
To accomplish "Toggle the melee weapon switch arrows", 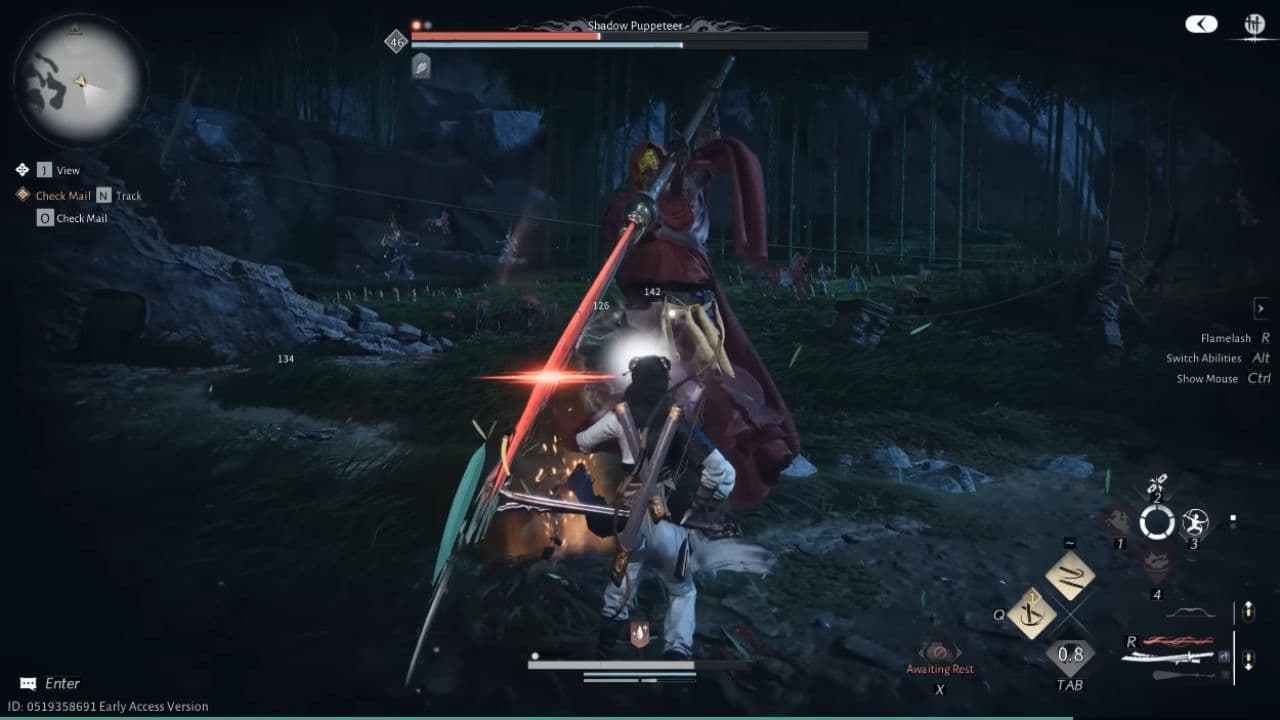I will pos(1248,659).
